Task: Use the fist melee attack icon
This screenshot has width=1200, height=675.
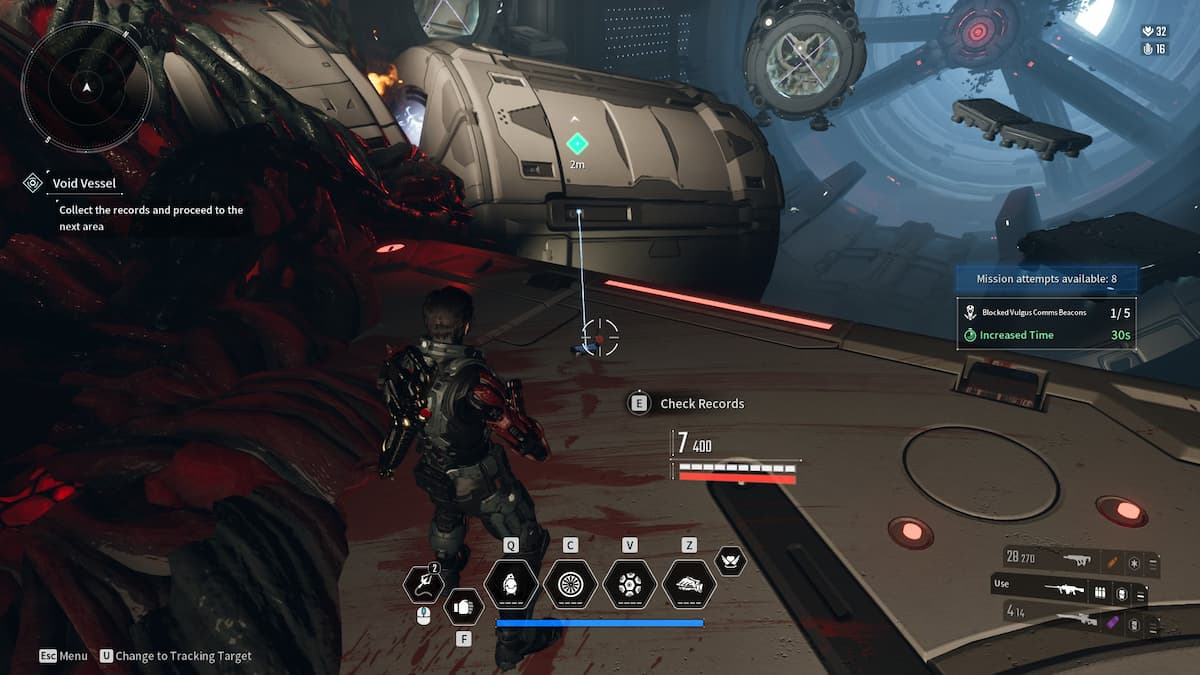Action: pos(462,605)
